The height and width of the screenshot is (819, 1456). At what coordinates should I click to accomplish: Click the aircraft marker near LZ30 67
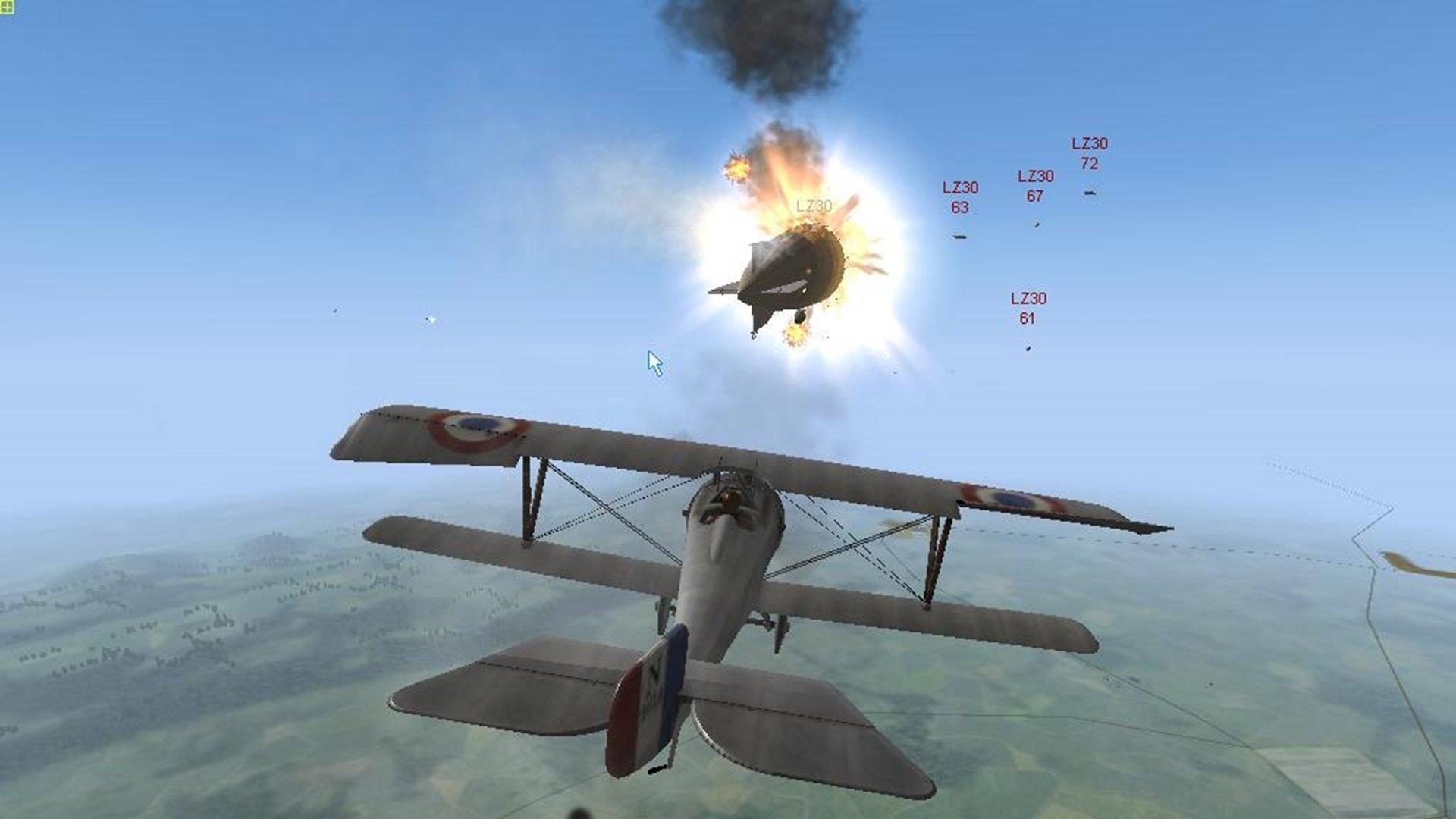click(x=1036, y=224)
